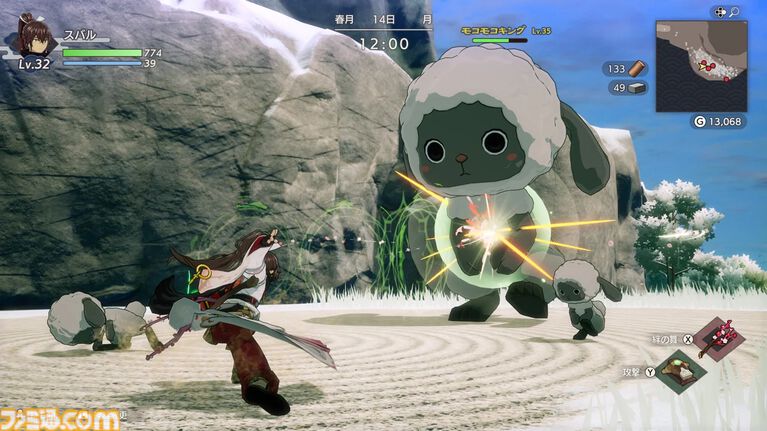The width and height of the screenshot is (767, 431).
Task: Activate the green attack skill slot
Action: (682, 374)
